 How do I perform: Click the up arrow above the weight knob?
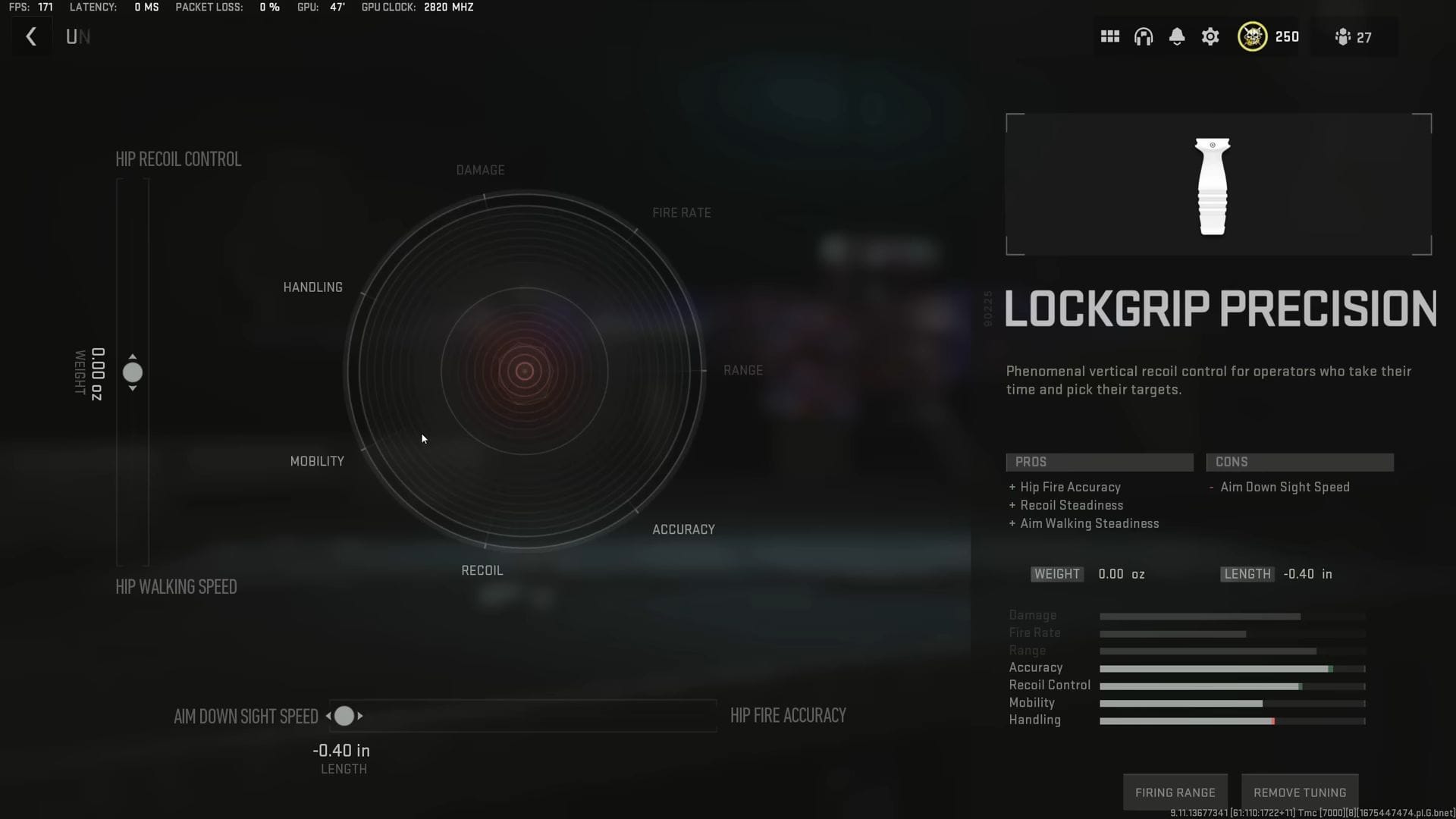(x=133, y=358)
